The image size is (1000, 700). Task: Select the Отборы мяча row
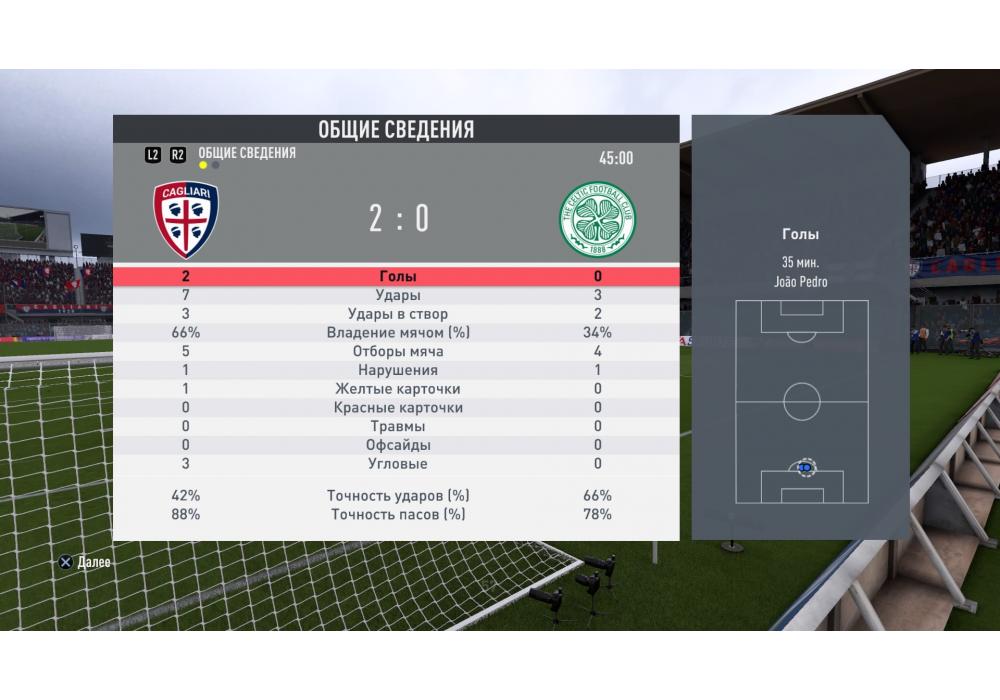397,352
